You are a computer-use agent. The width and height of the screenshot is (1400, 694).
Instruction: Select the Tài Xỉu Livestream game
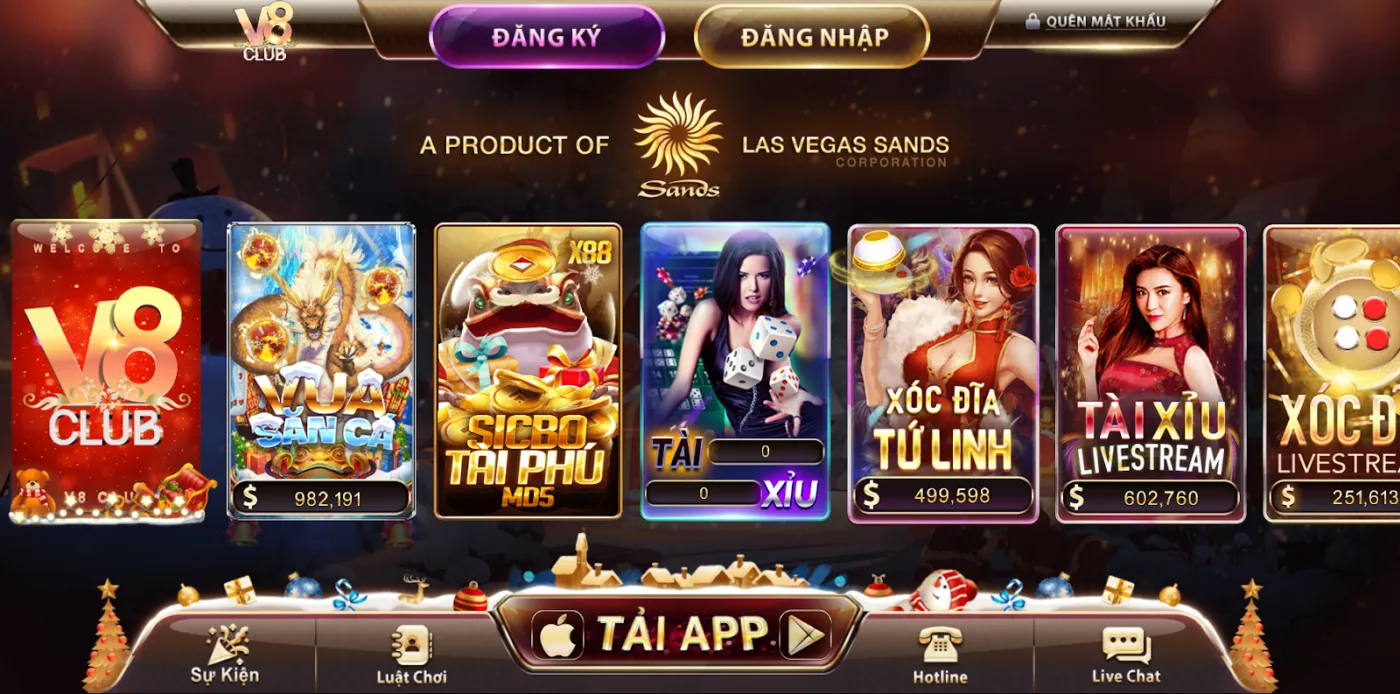pyautogui.click(x=1150, y=371)
